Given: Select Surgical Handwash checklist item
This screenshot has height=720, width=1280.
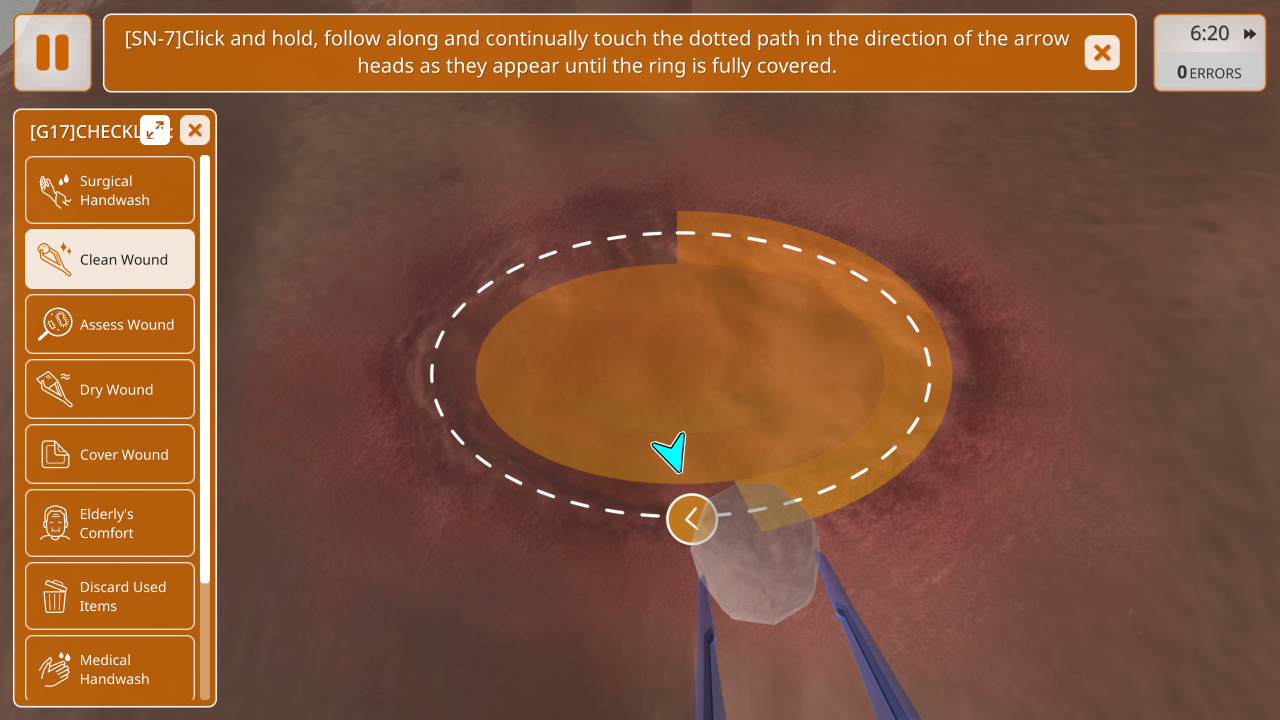Looking at the screenshot, I should [x=110, y=190].
